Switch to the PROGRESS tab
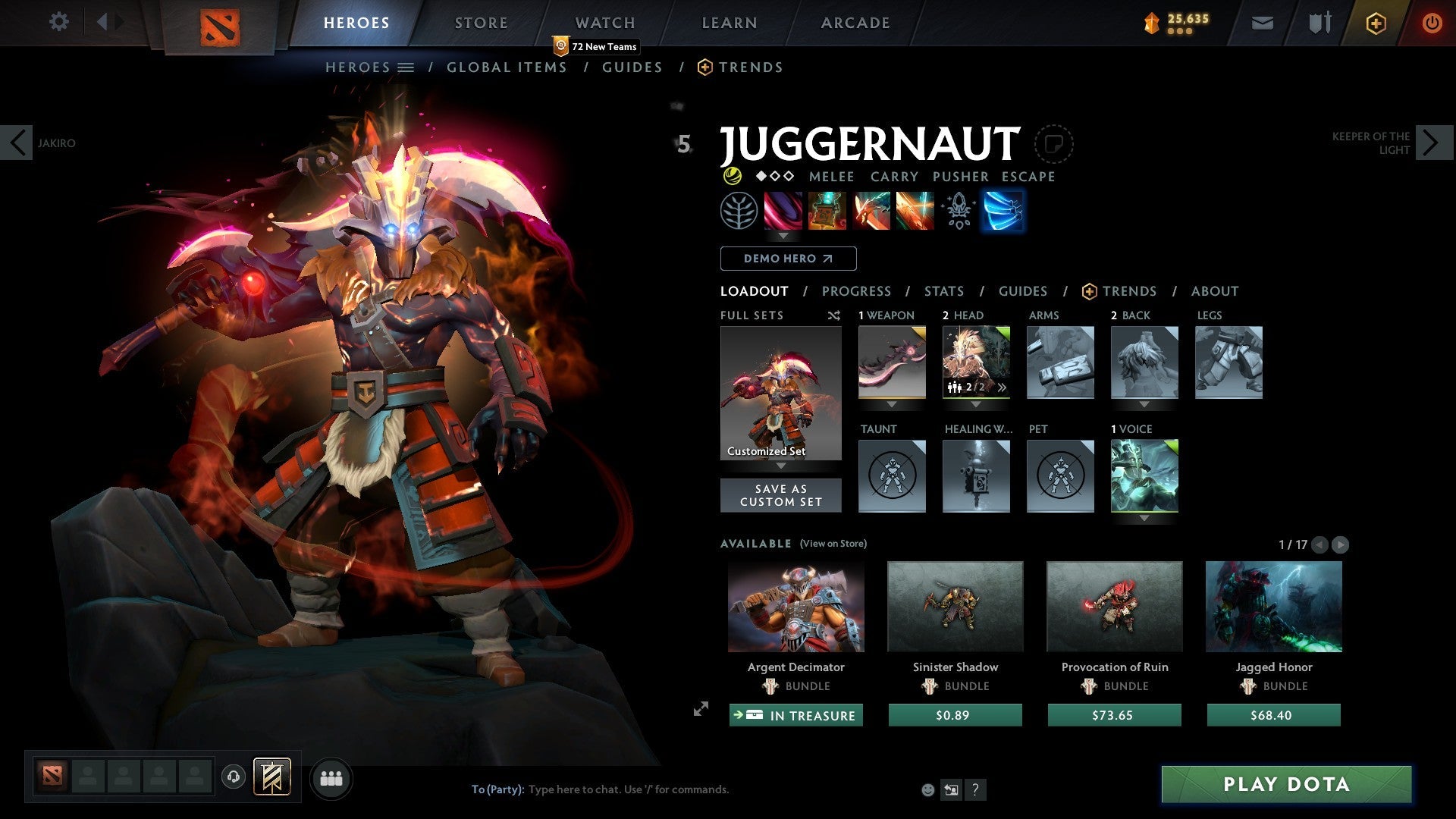This screenshot has width=1456, height=819. [x=857, y=291]
